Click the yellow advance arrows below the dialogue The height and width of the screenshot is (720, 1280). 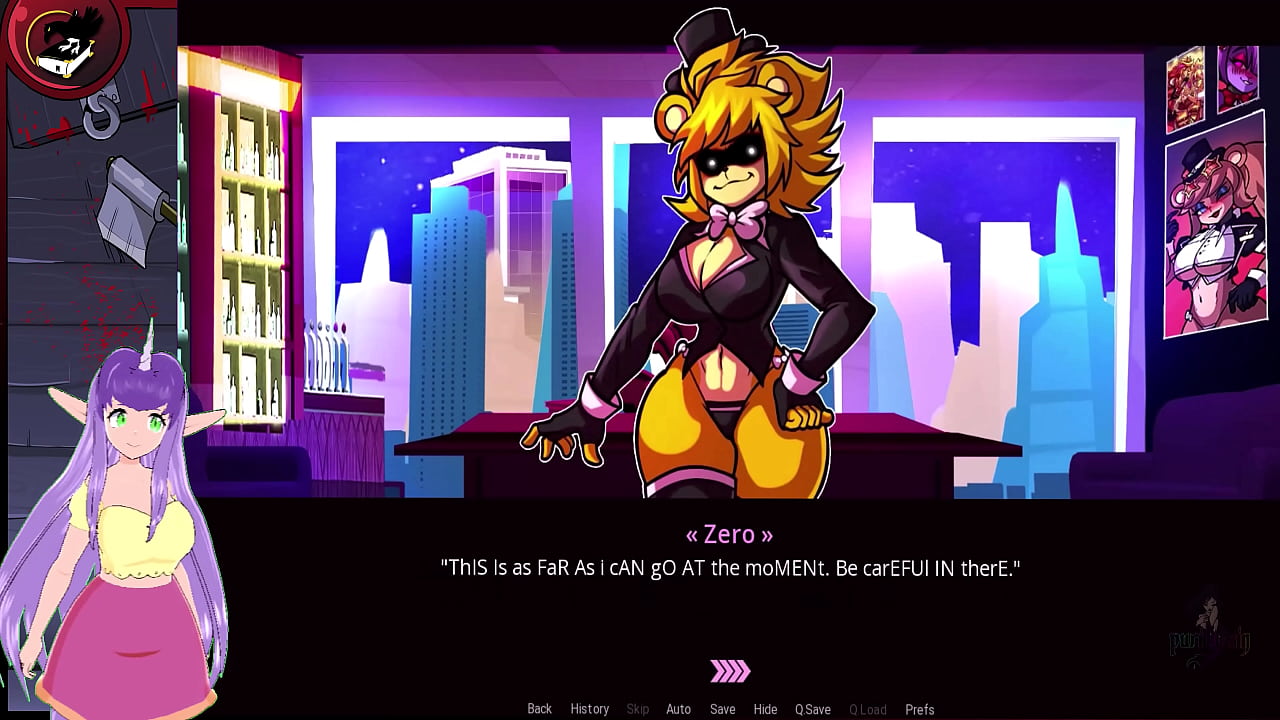pyautogui.click(x=729, y=671)
